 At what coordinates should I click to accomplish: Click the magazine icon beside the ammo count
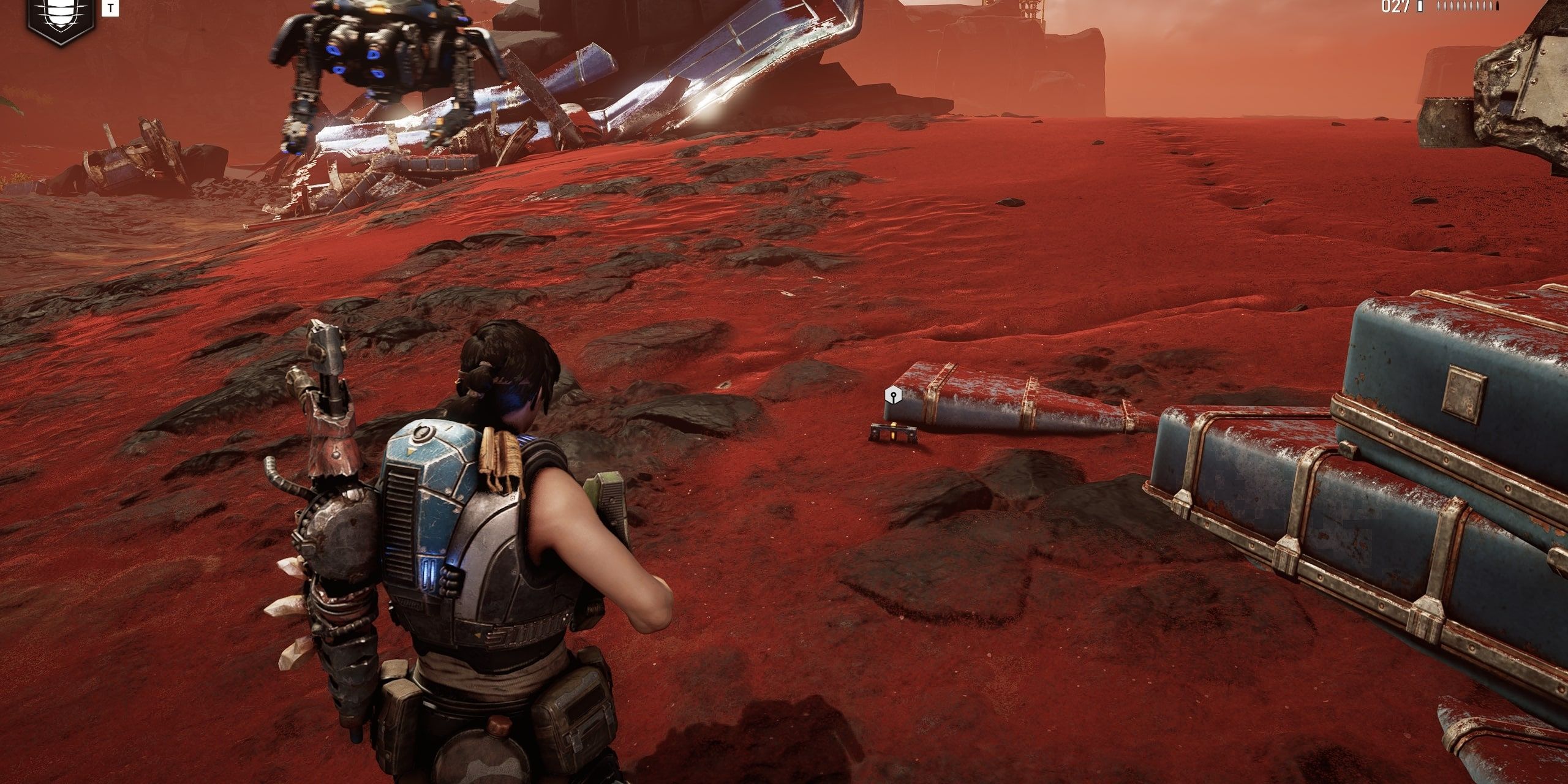click(1420, 6)
